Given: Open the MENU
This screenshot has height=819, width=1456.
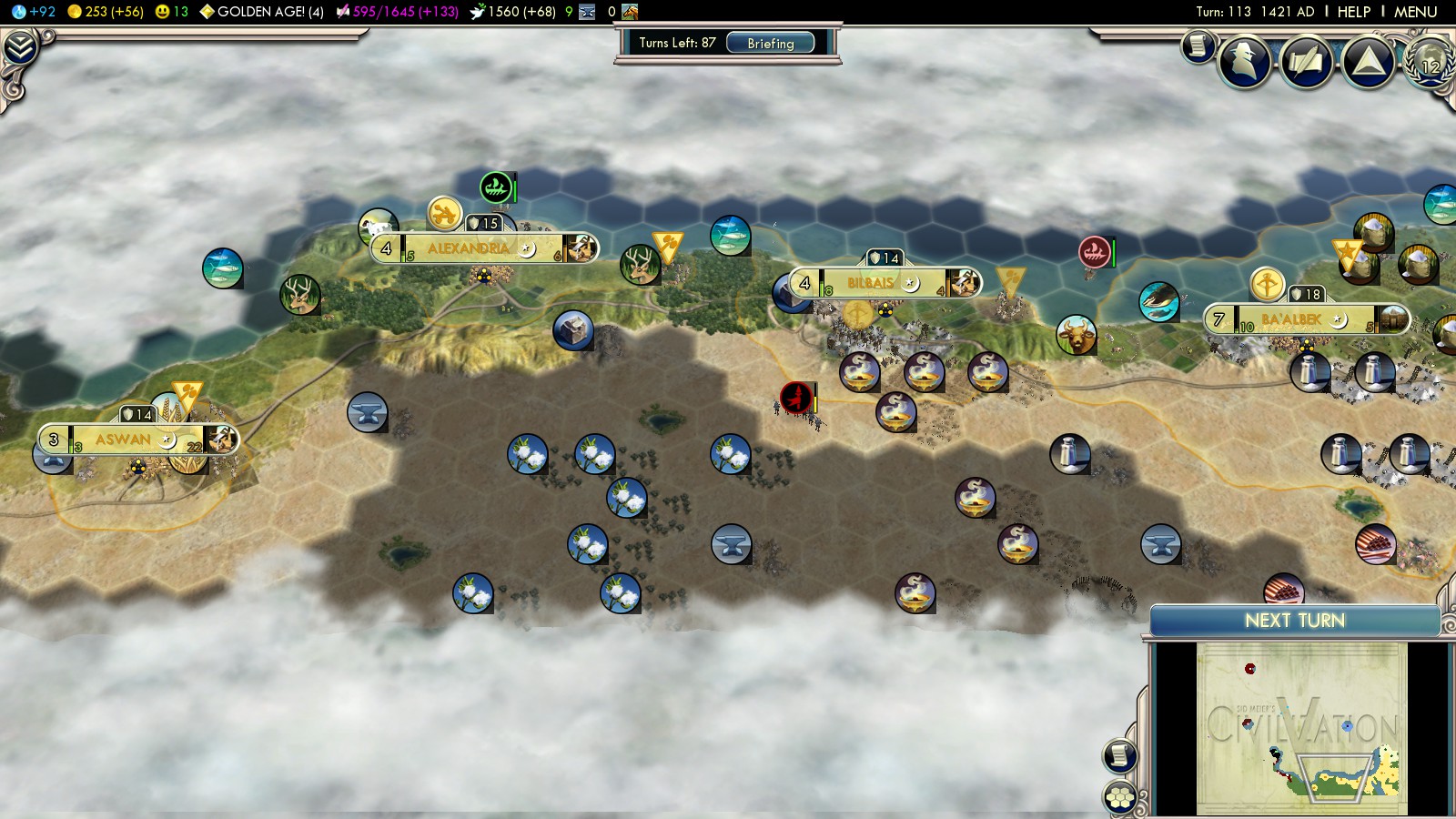Looking at the screenshot, I should [x=1415, y=12].
